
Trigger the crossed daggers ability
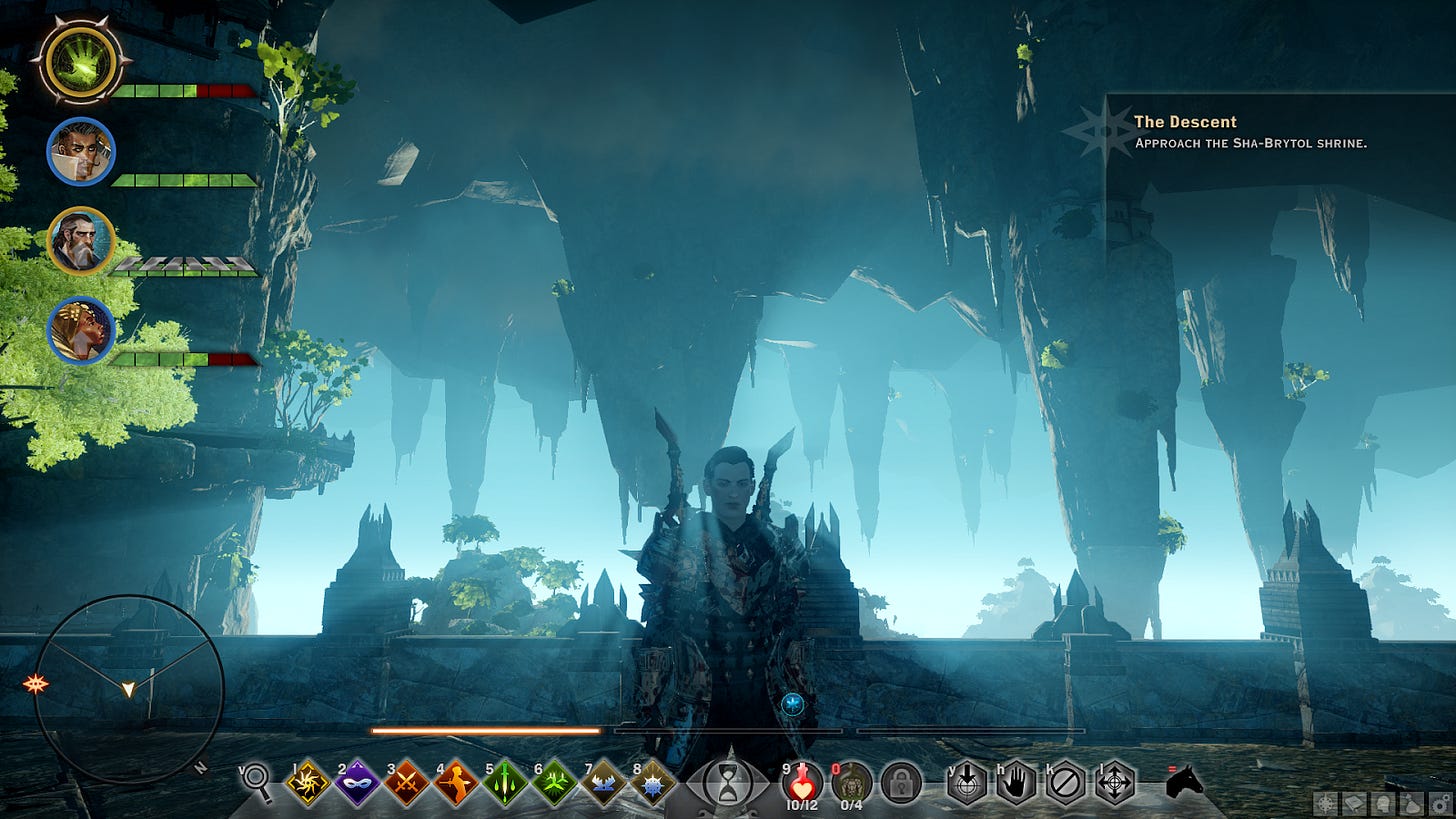(406, 782)
